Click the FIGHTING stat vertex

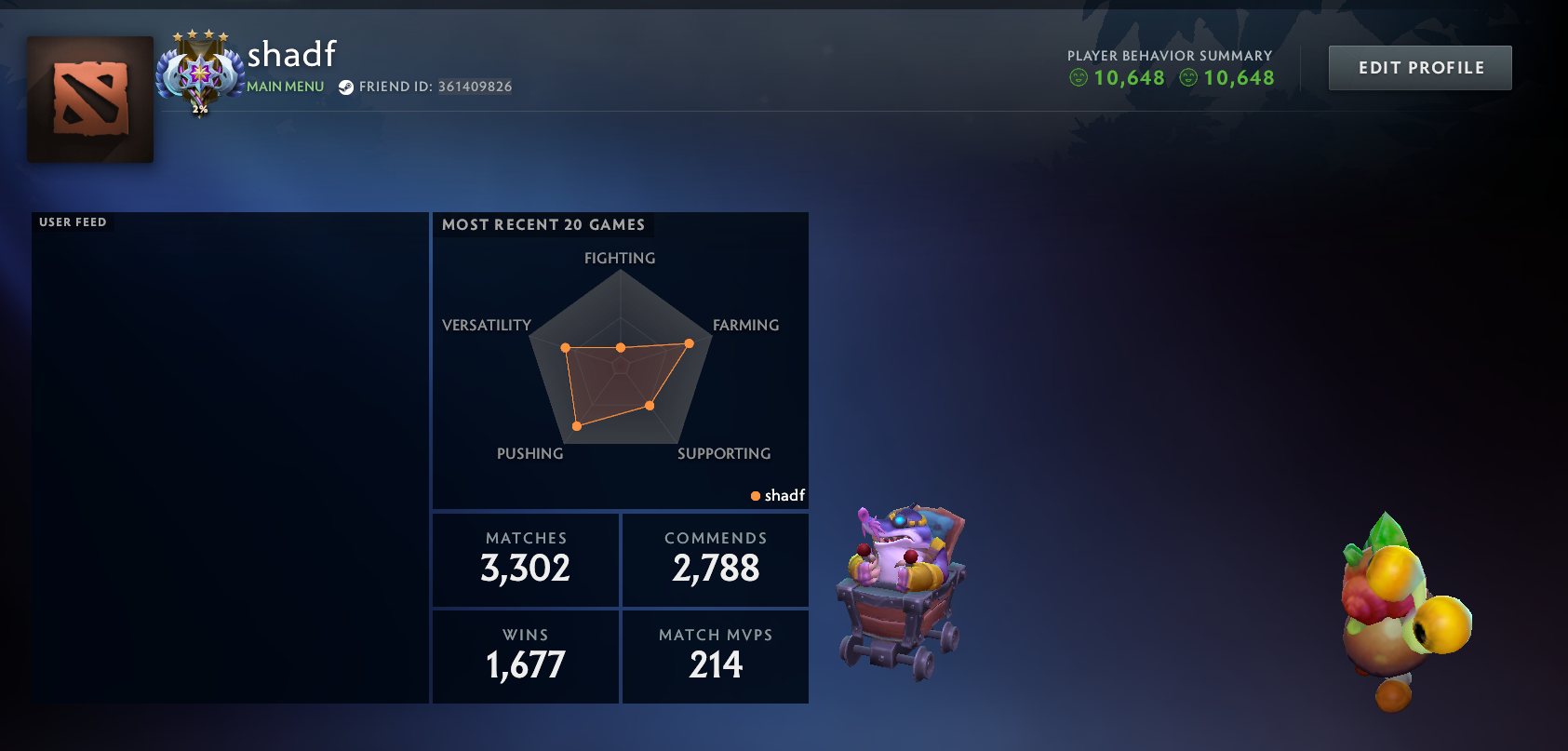coord(620,346)
